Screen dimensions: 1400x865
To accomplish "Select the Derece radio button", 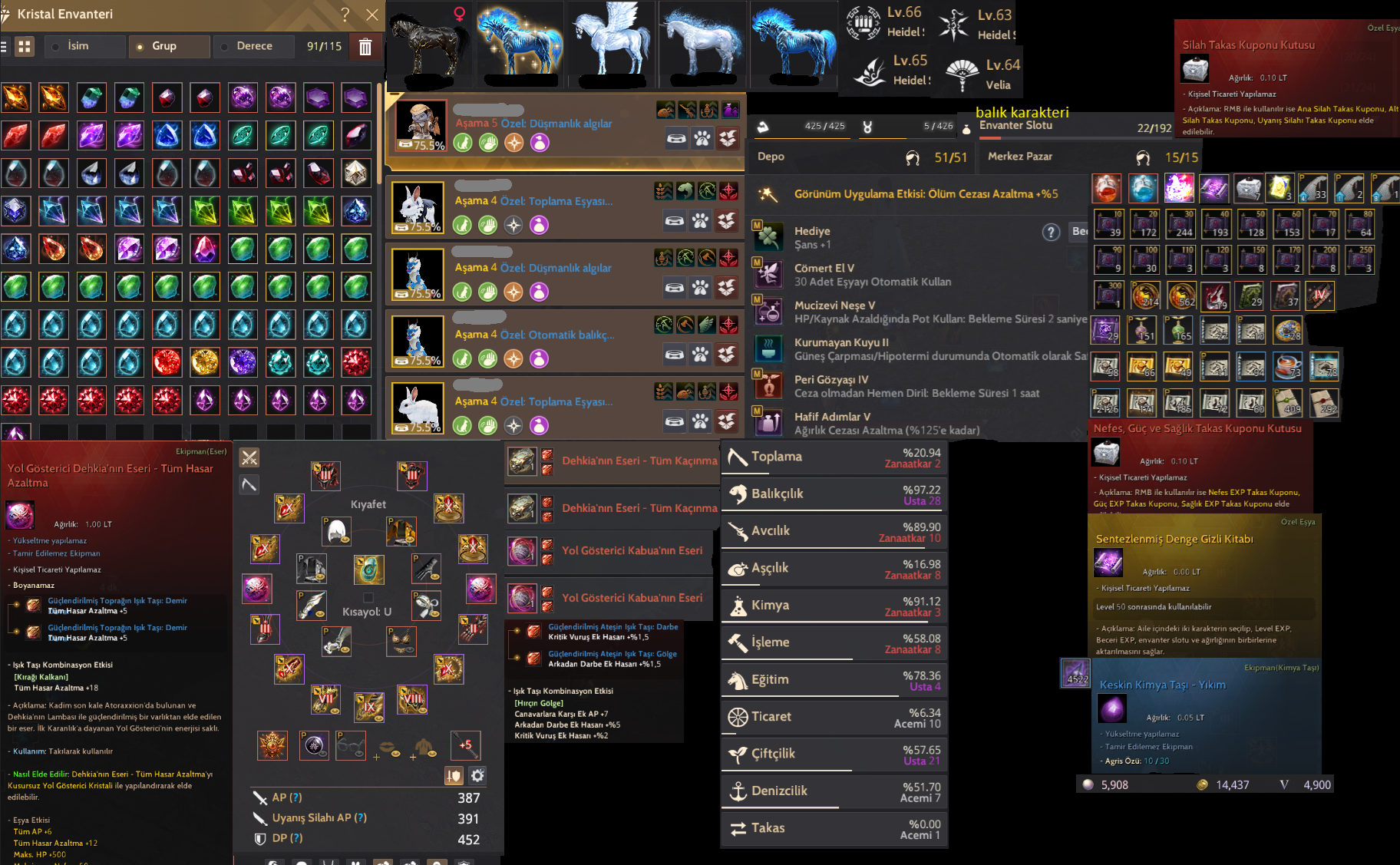I will point(224,46).
